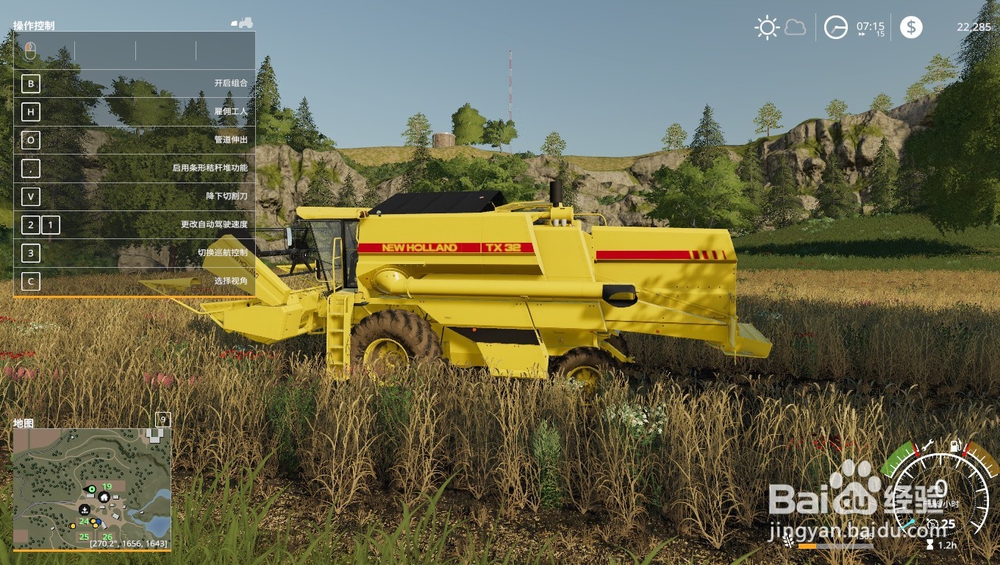The width and height of the screenshot is (1000, 565).
Task: Click the minimap in the corner
Action: pyautogui.click(x=91, y=489)
